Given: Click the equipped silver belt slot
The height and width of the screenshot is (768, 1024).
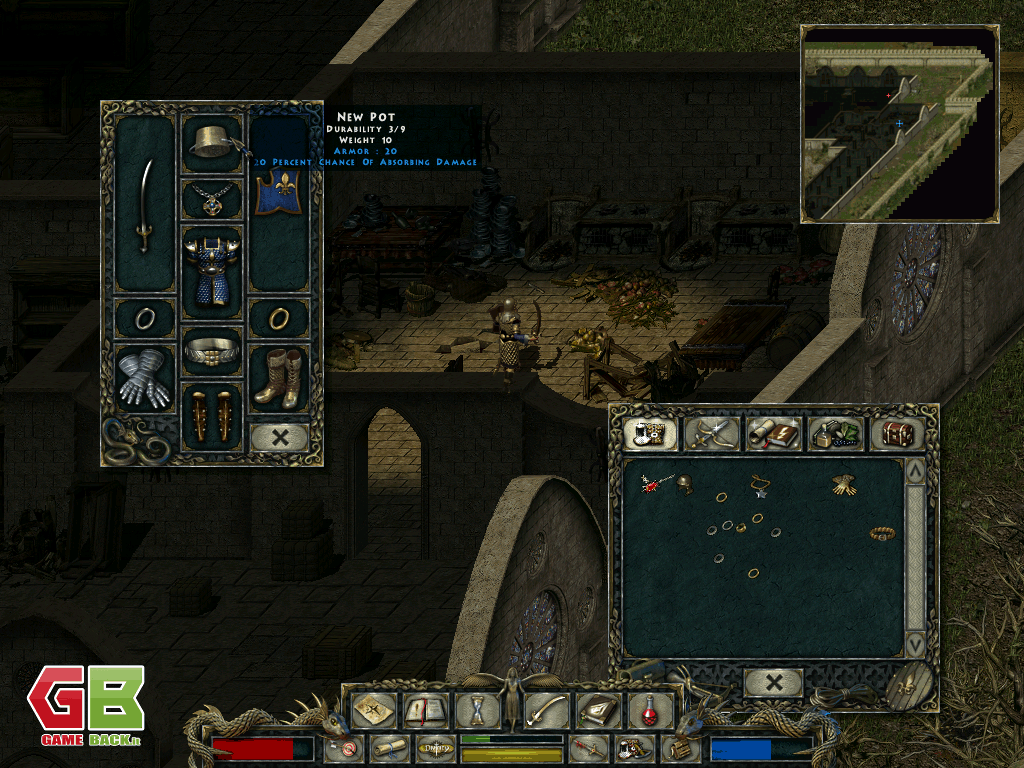Looking at the screenshot, I should click(212, 352).
